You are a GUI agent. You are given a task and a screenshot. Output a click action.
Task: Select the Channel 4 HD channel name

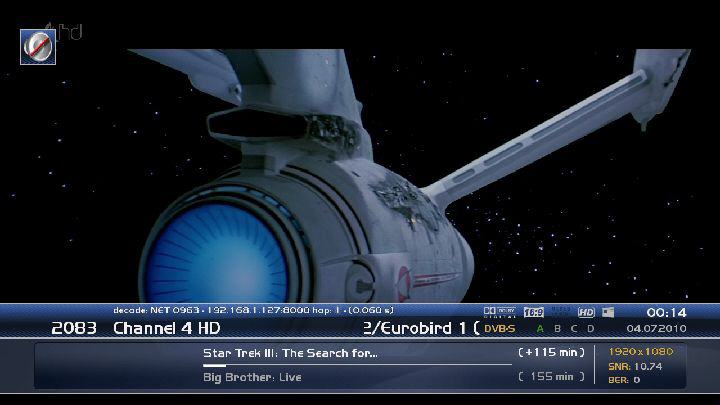coord(166,328)
